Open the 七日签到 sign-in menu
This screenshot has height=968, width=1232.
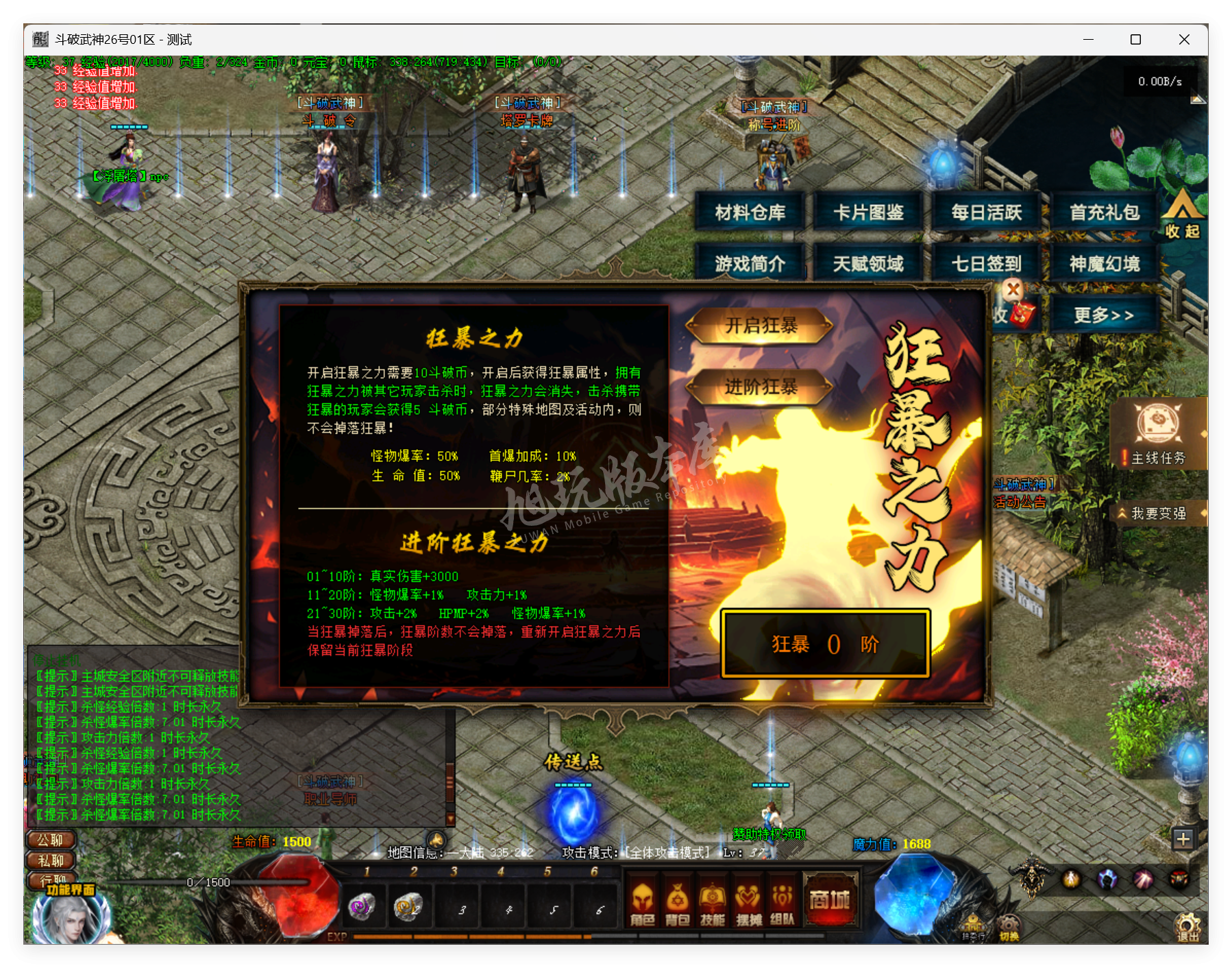(985, 264)
